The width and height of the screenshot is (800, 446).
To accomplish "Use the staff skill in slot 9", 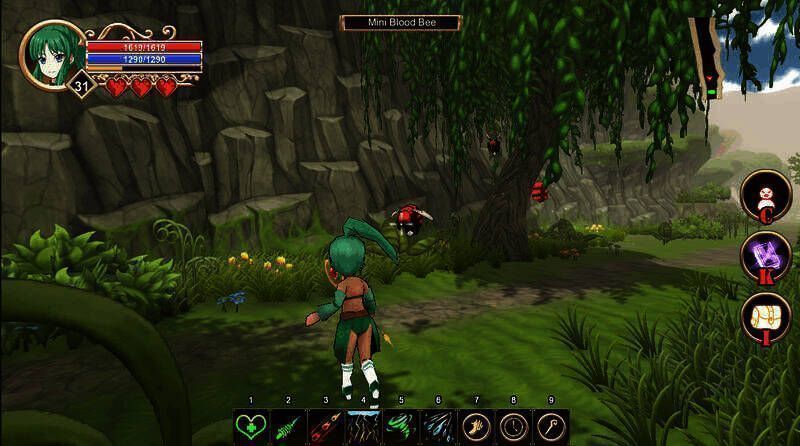I will 551,425.
